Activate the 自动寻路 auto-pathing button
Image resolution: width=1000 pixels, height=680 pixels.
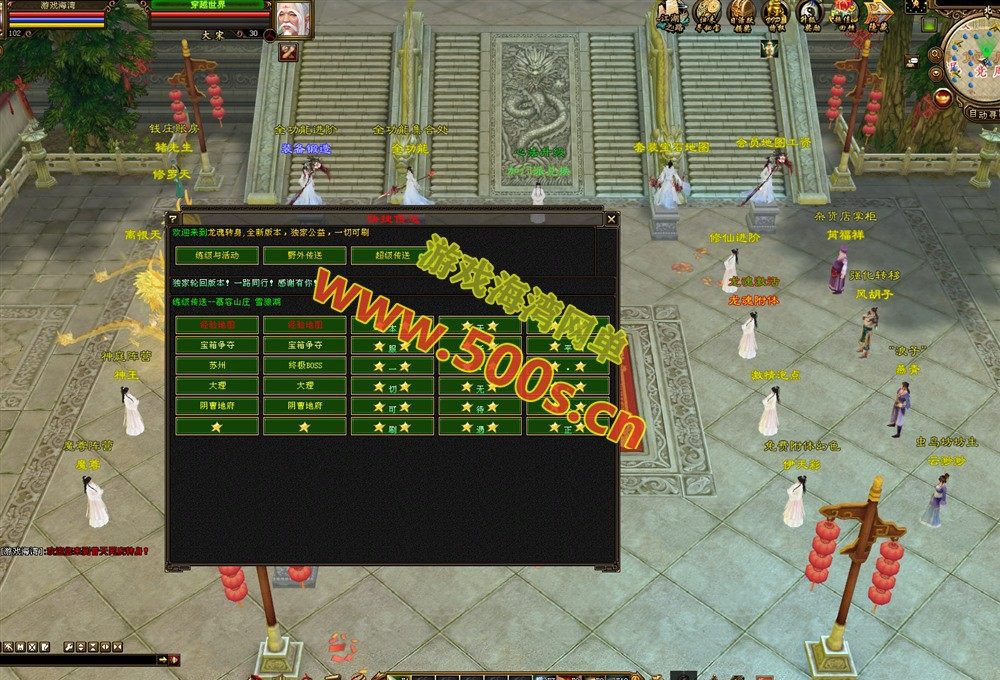977,114
